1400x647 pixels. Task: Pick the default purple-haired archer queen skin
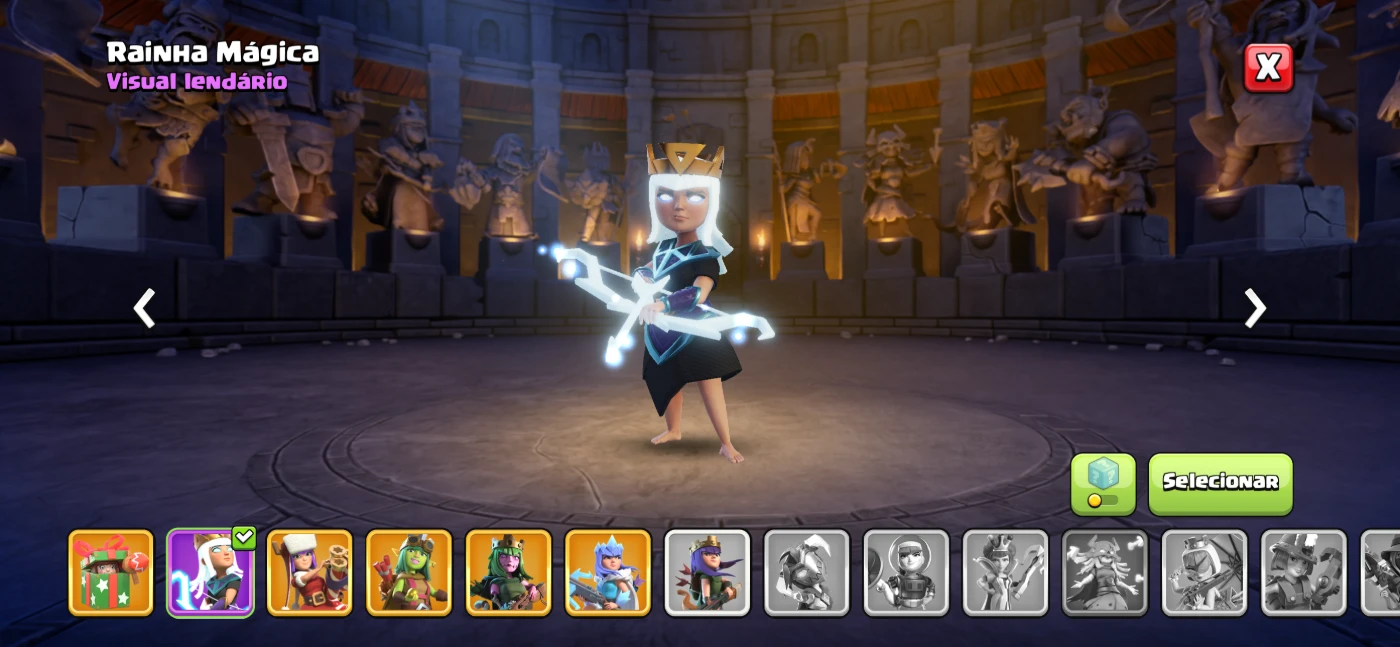(x=707, y=572)
